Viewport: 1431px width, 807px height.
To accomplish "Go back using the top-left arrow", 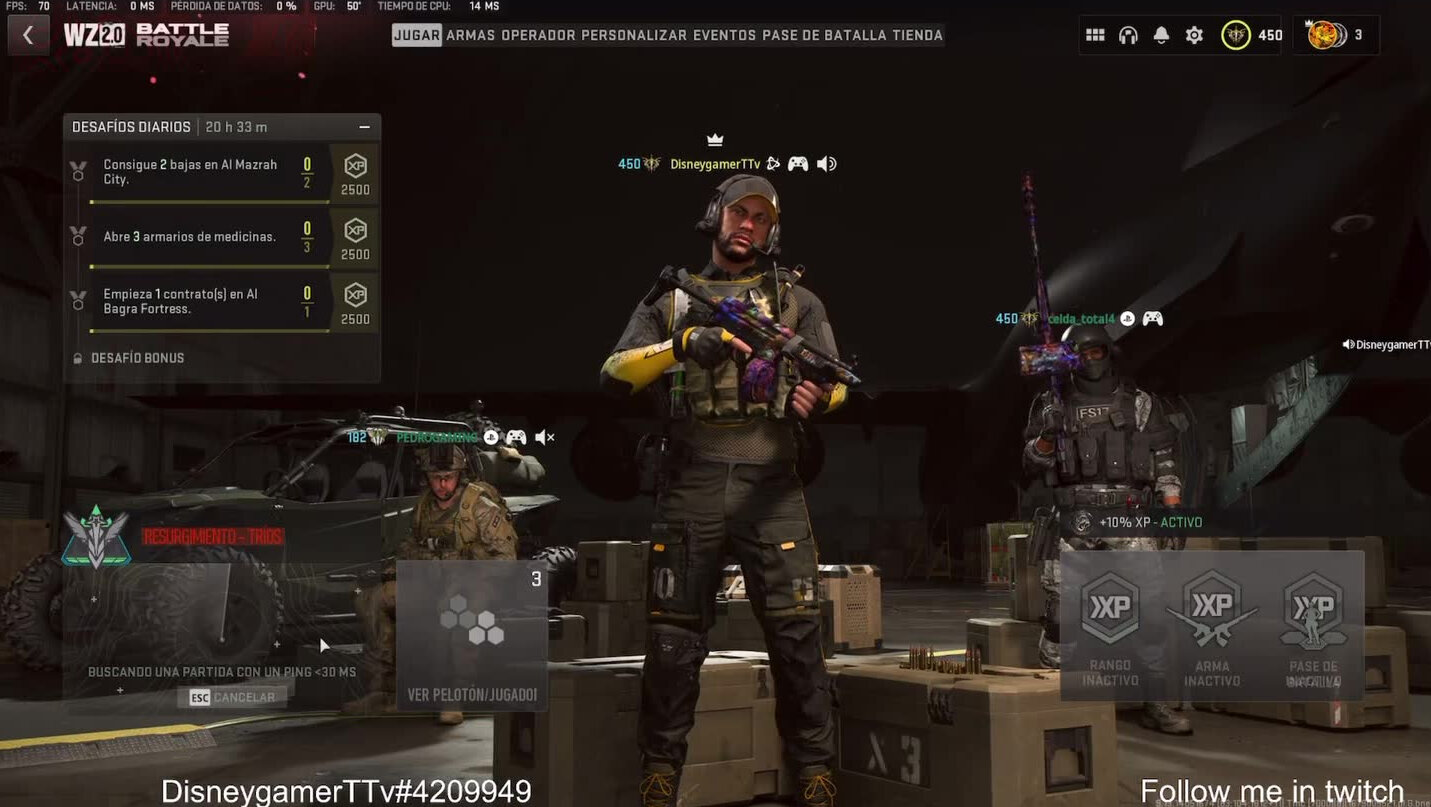I will (x=28, y=35).
